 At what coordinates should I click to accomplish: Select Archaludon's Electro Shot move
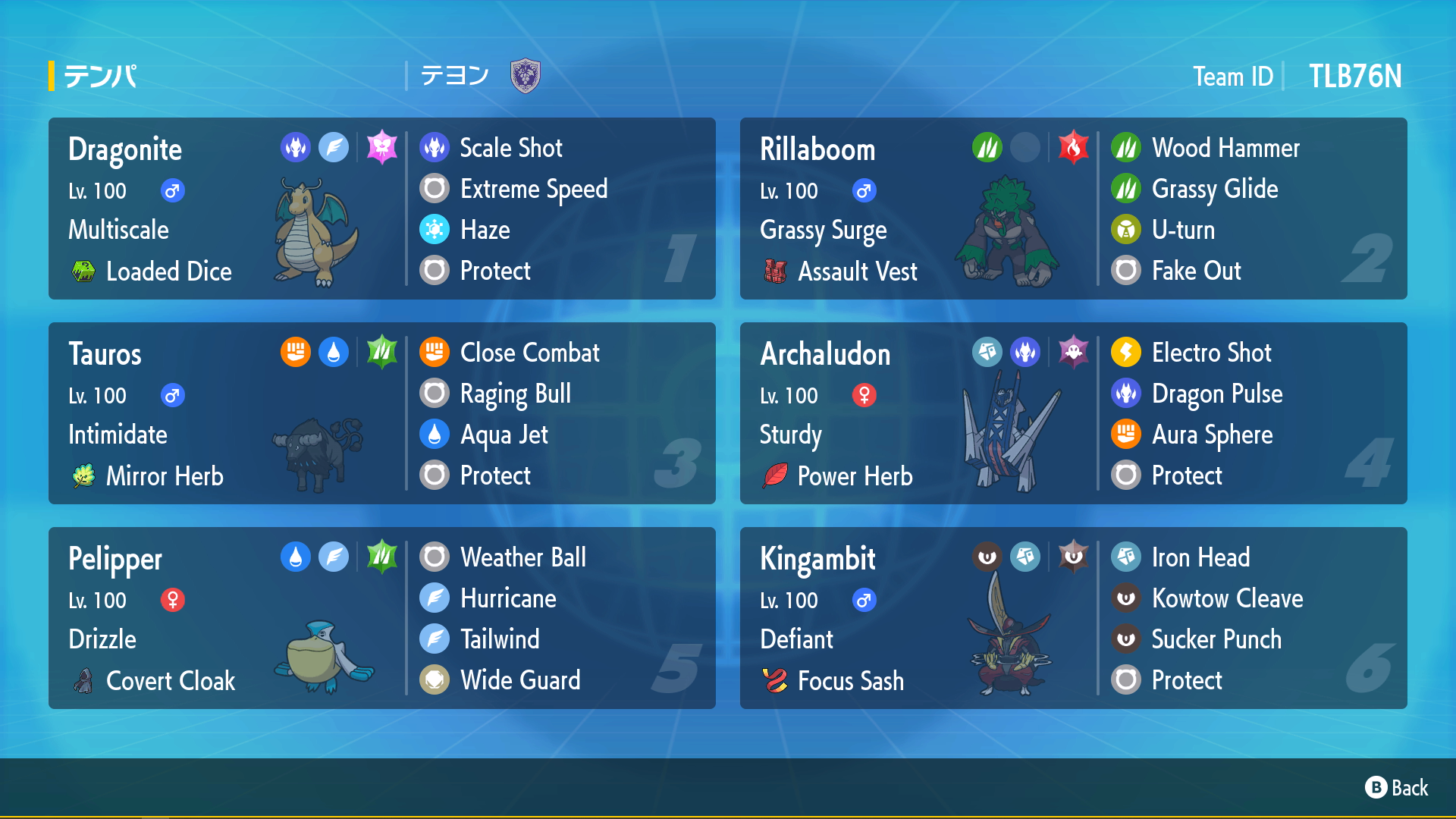tap(1210, 353)
